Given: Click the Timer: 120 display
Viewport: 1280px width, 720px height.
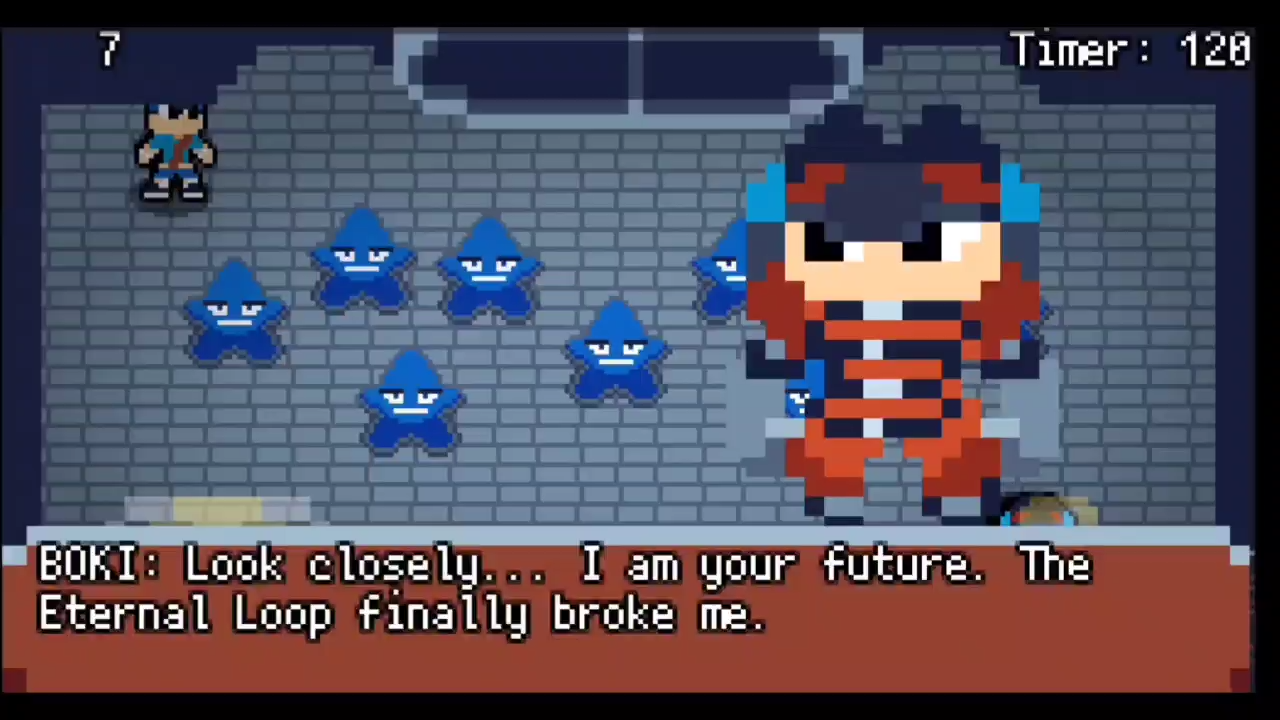Looking at the screenshot, I should (1130, 50).
